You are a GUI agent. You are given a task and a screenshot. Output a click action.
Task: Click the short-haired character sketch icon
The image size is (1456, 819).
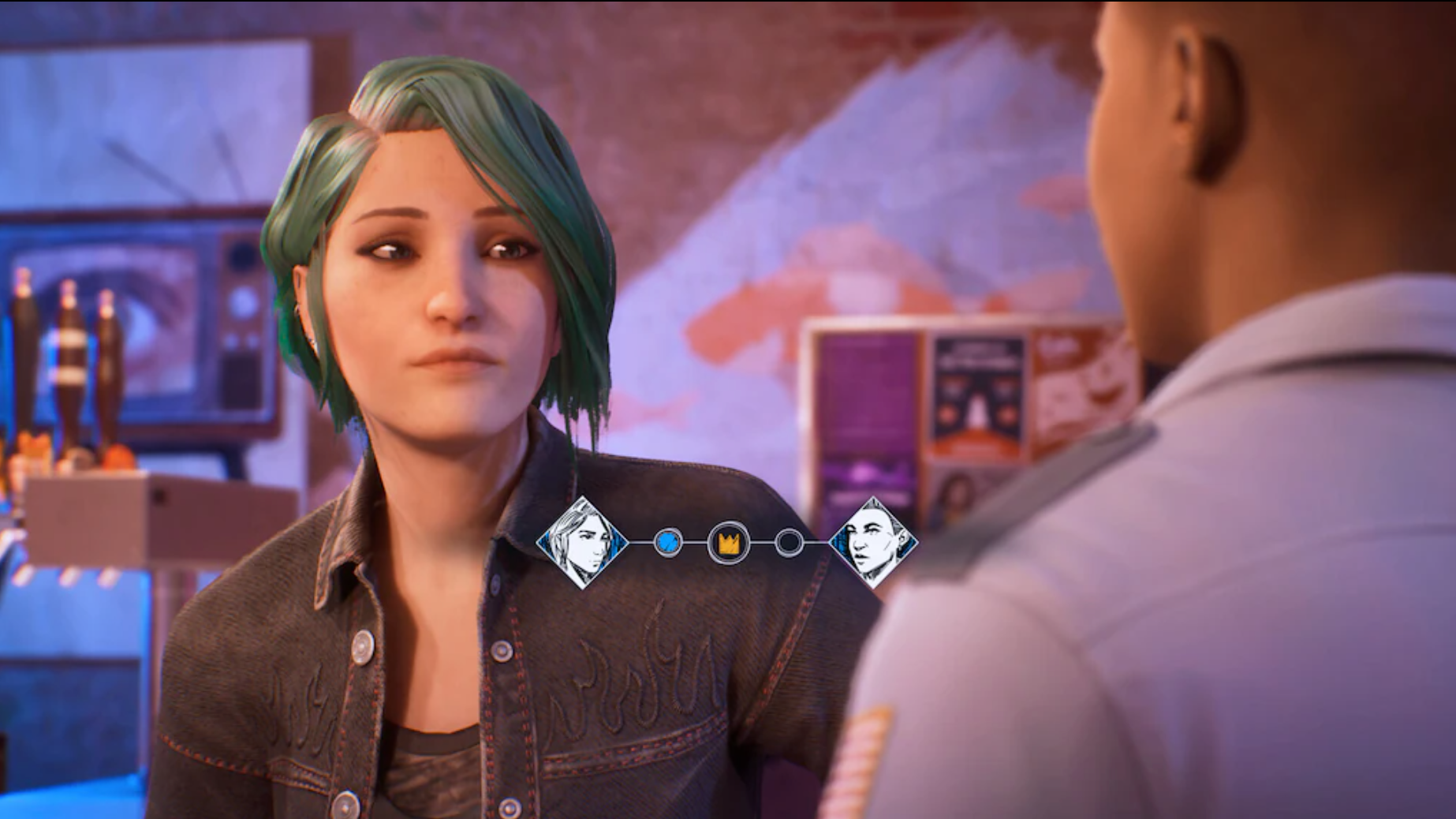(x=872, y=543)
